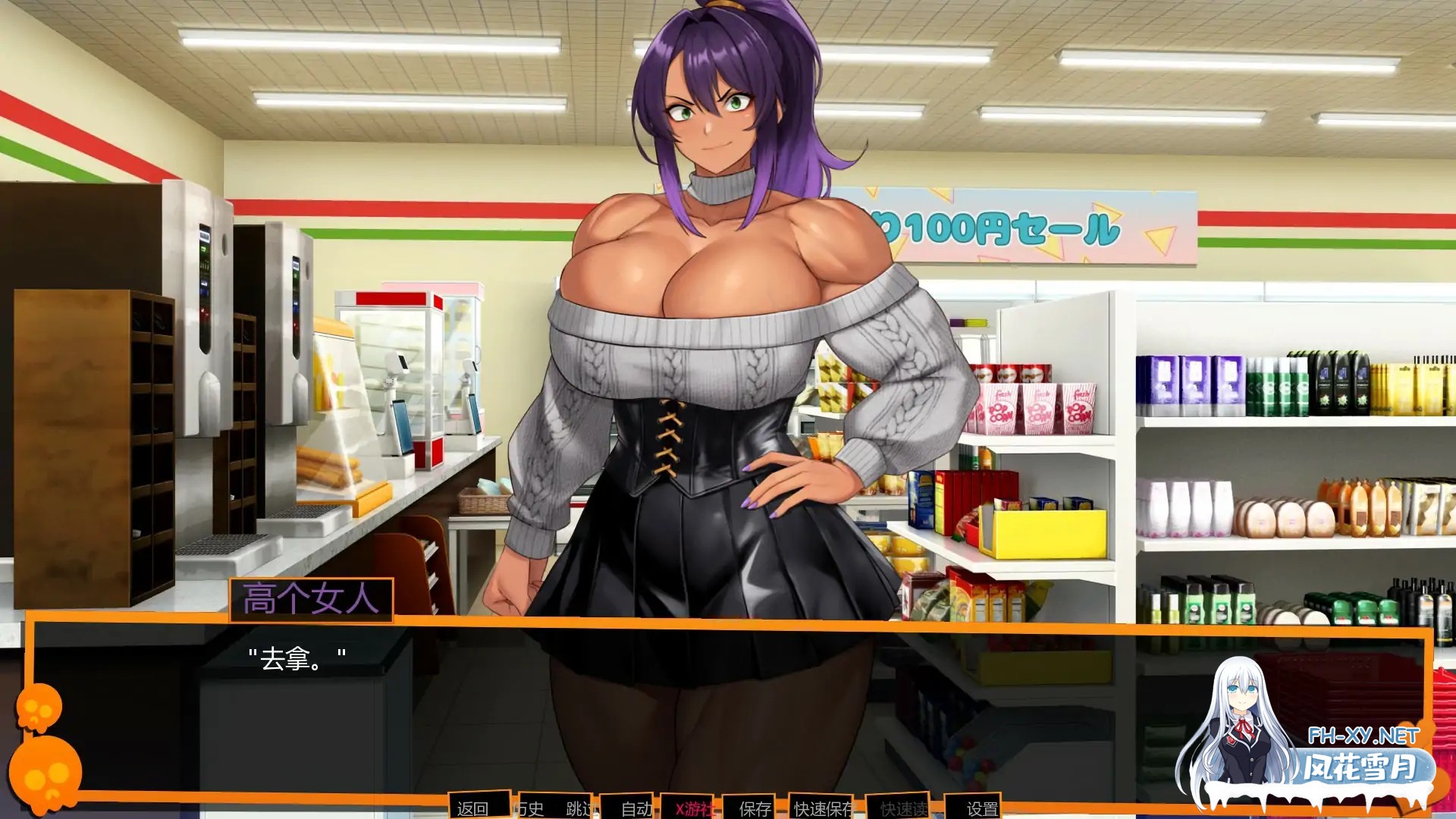1456x819 pixels.
Task: Open the 设置 settings menu
Action: 981,809
